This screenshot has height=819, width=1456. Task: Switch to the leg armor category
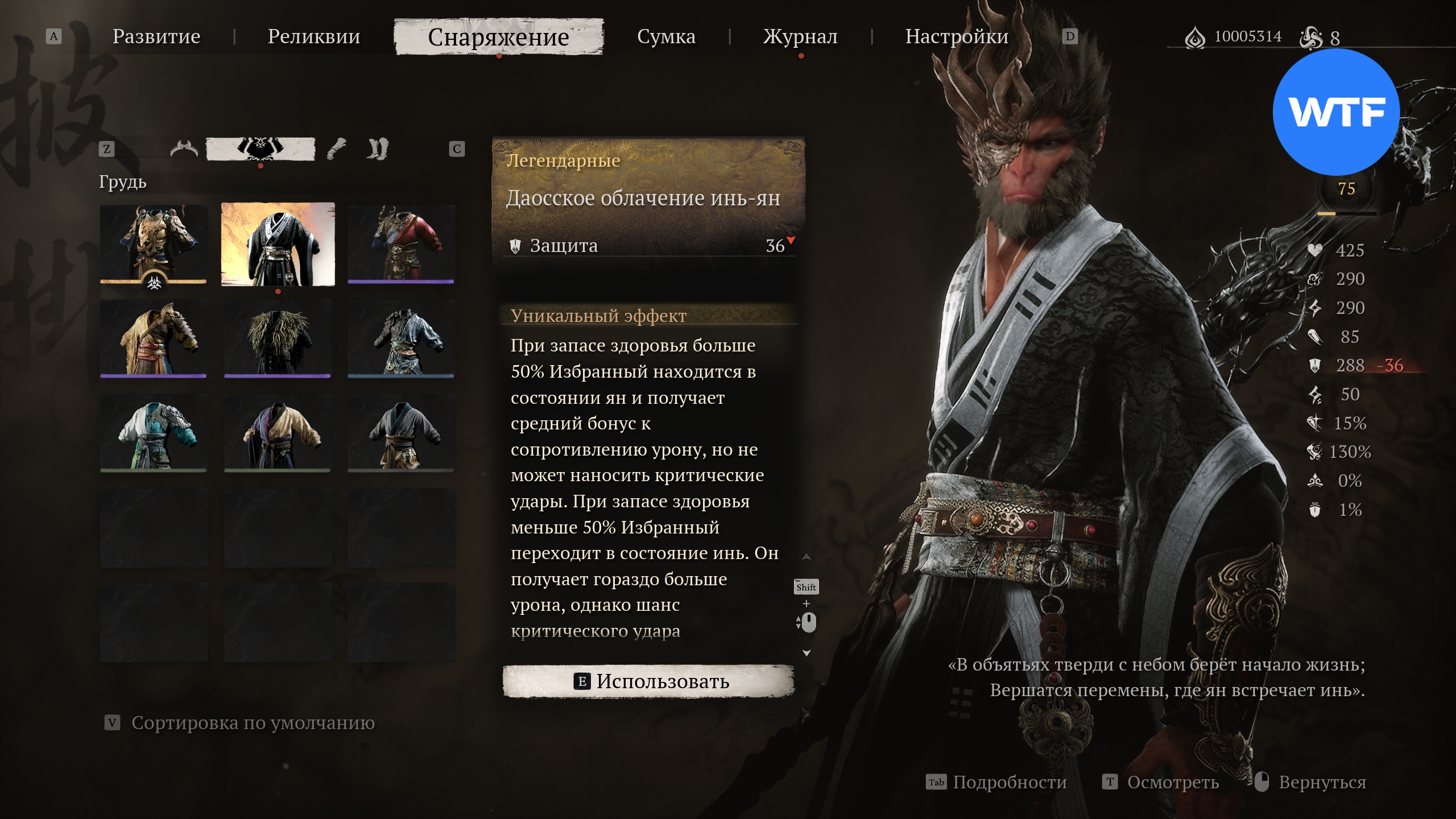pos(378,149)
